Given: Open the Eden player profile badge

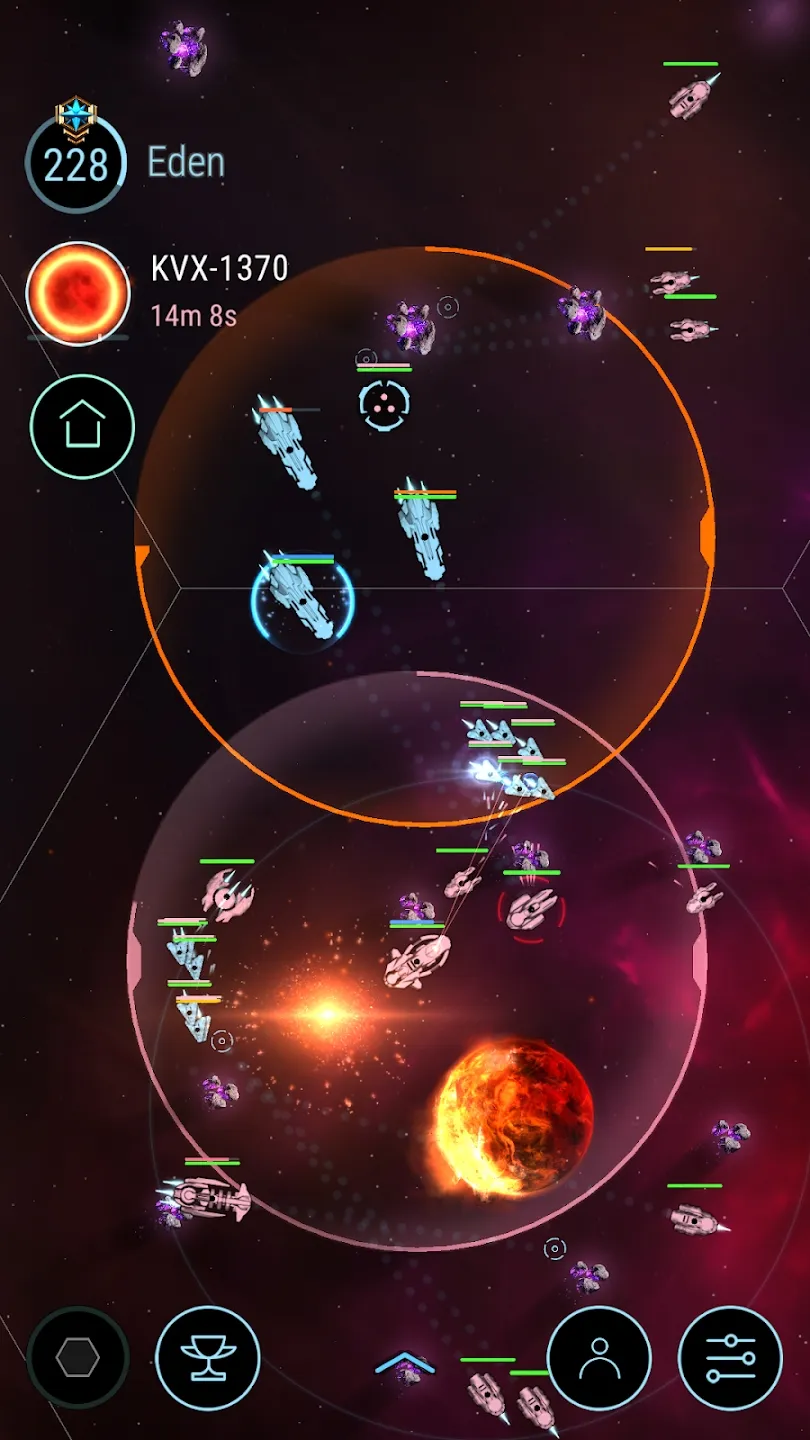Looking at the screenshot, I should tap(76, 162).
